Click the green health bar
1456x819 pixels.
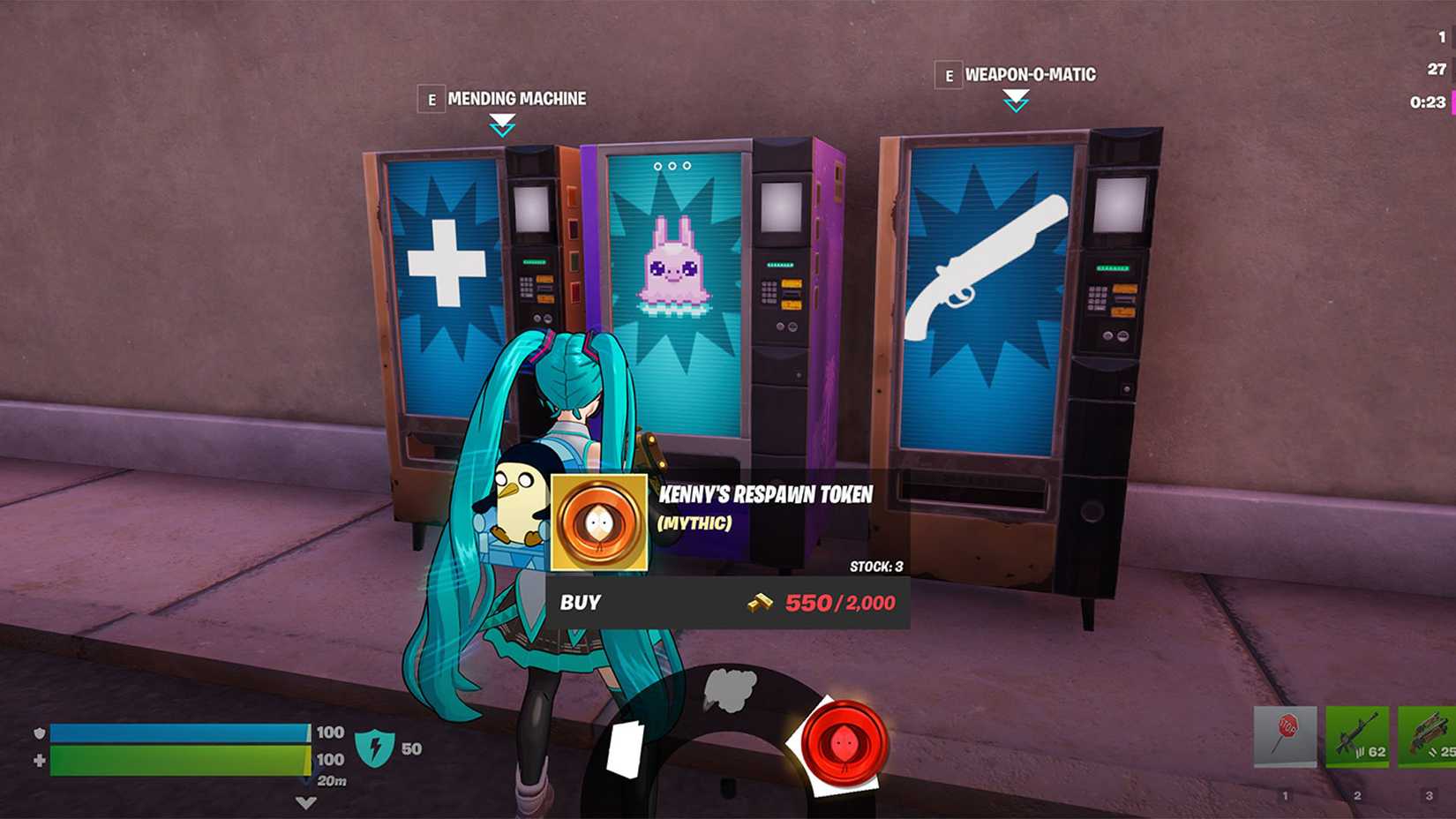tap(176, 761)
